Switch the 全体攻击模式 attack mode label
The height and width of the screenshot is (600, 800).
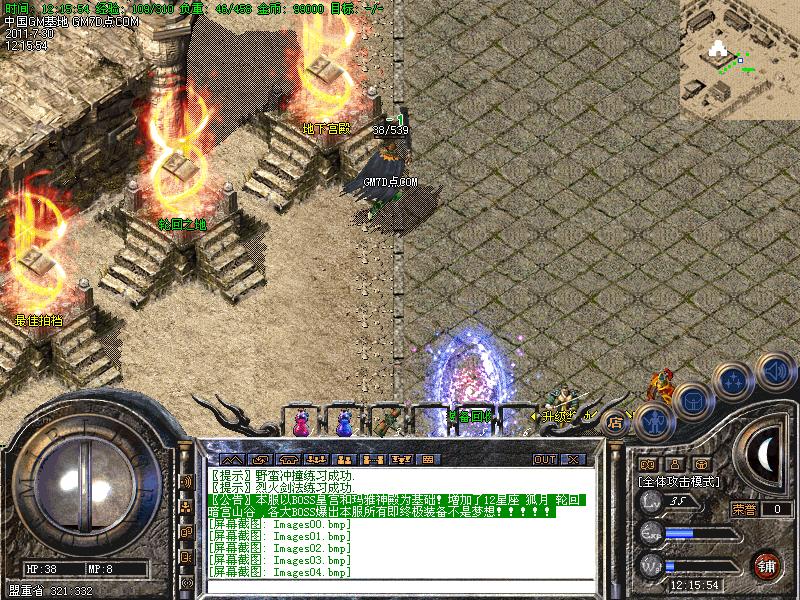676,482
